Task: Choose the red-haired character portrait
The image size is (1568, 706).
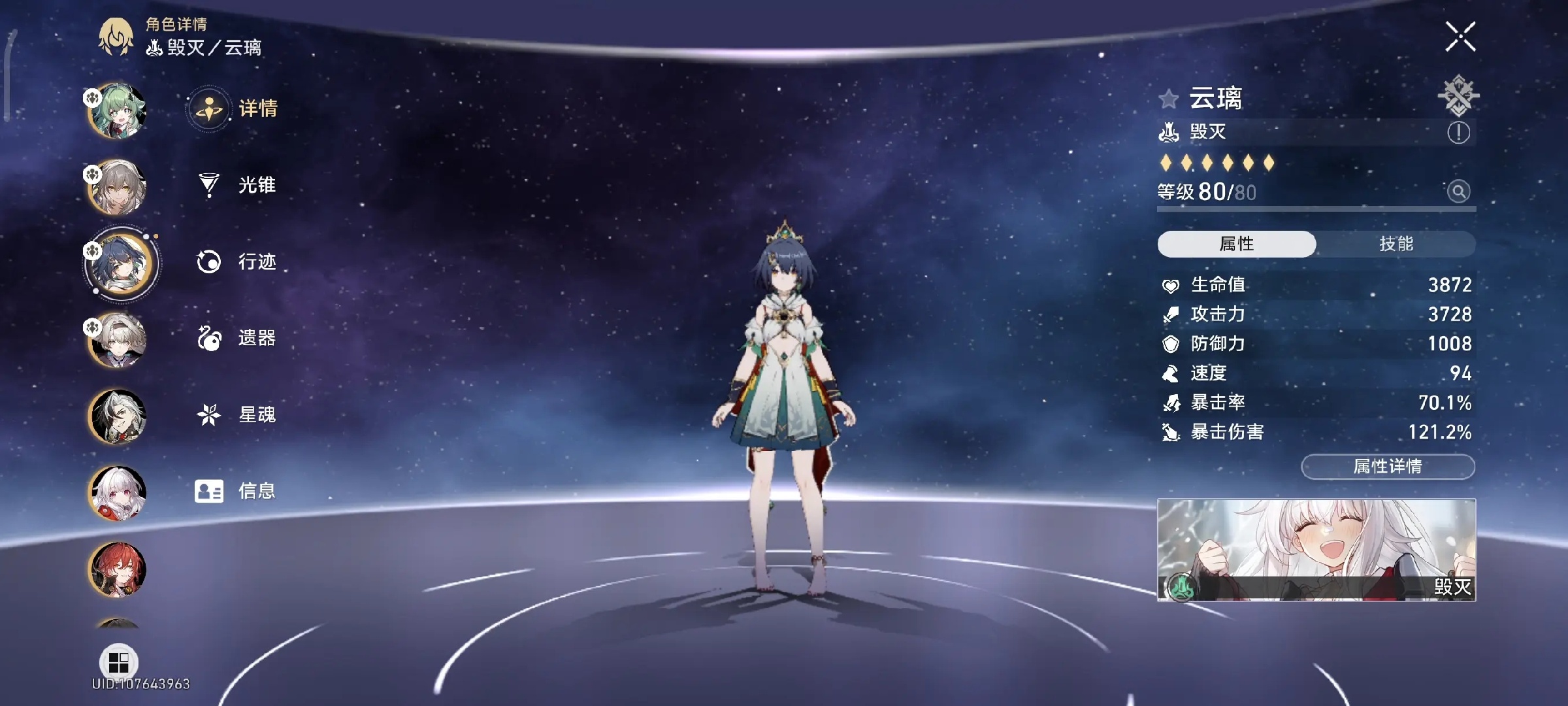Action: pyautogui.click(x=118, y=569)
